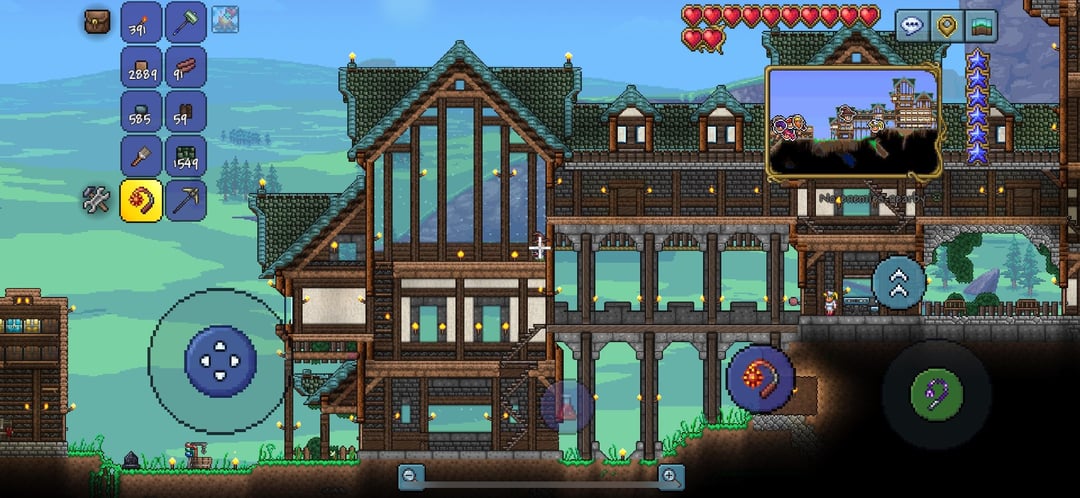Expand the gold-framed minimap
1080x498 pixels.
point(853,120)
